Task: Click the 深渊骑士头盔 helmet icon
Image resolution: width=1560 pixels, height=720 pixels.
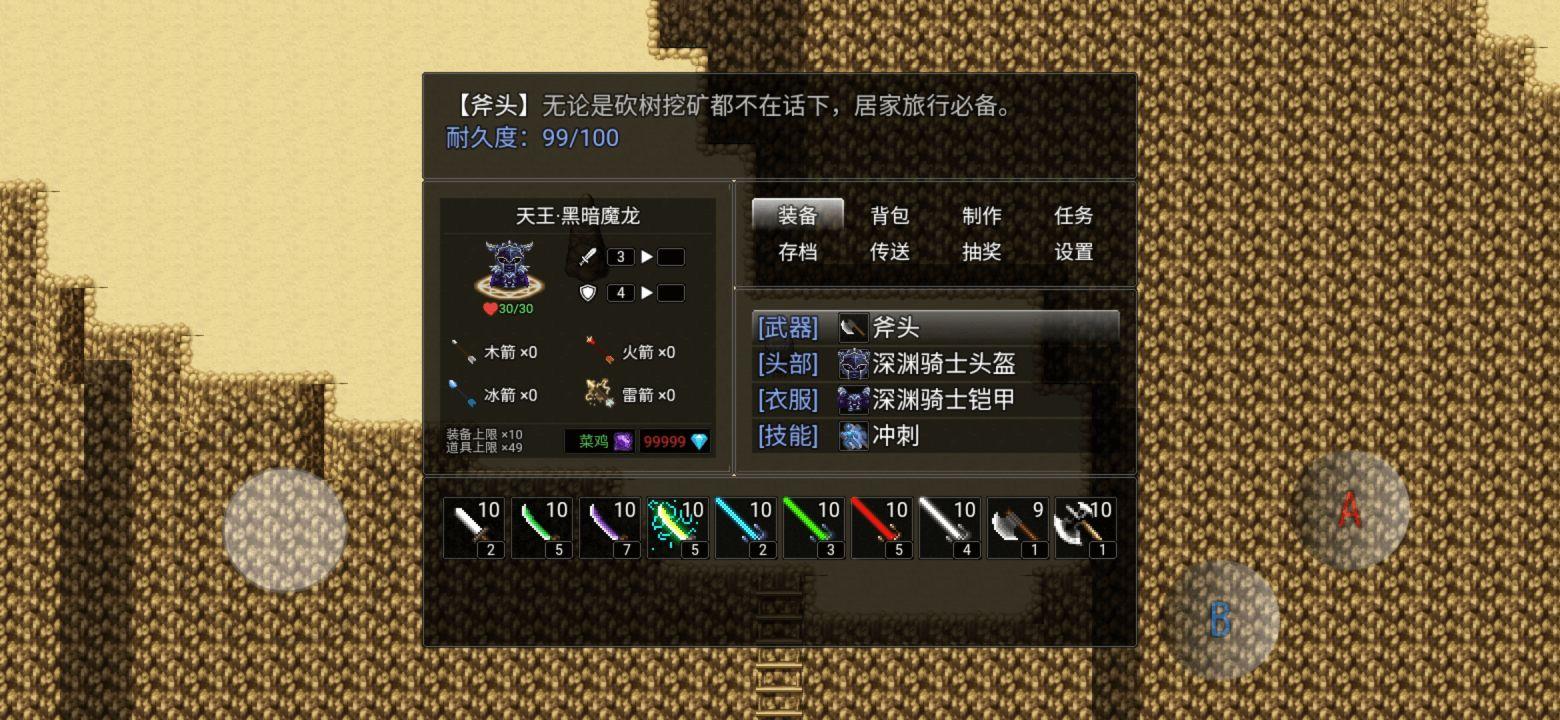Action: click(x=853, y=364)
